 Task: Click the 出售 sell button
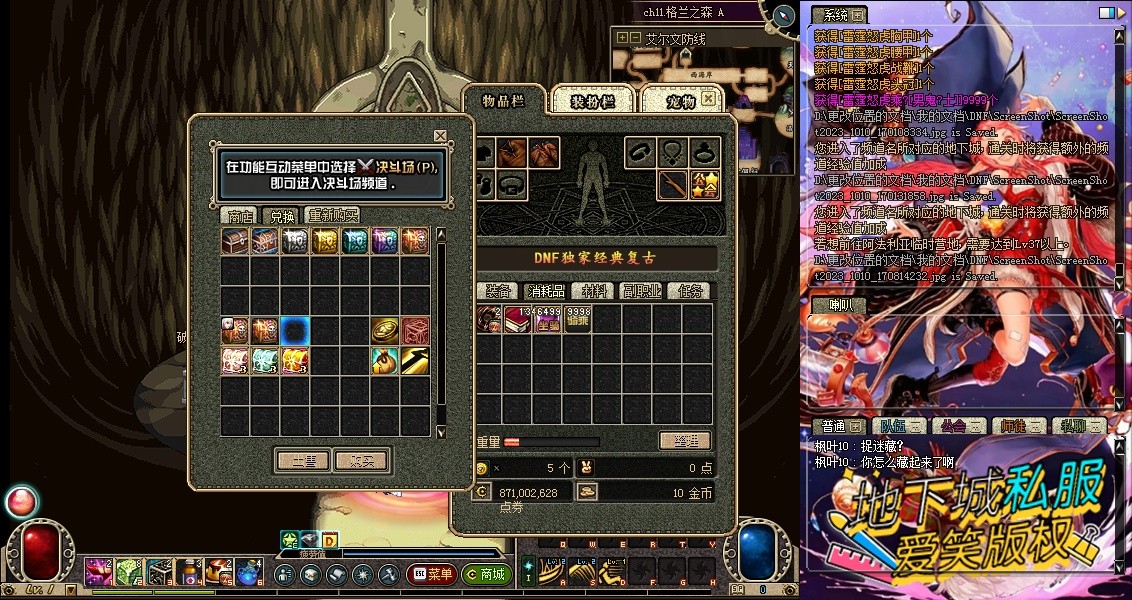[x=303, y=461]
